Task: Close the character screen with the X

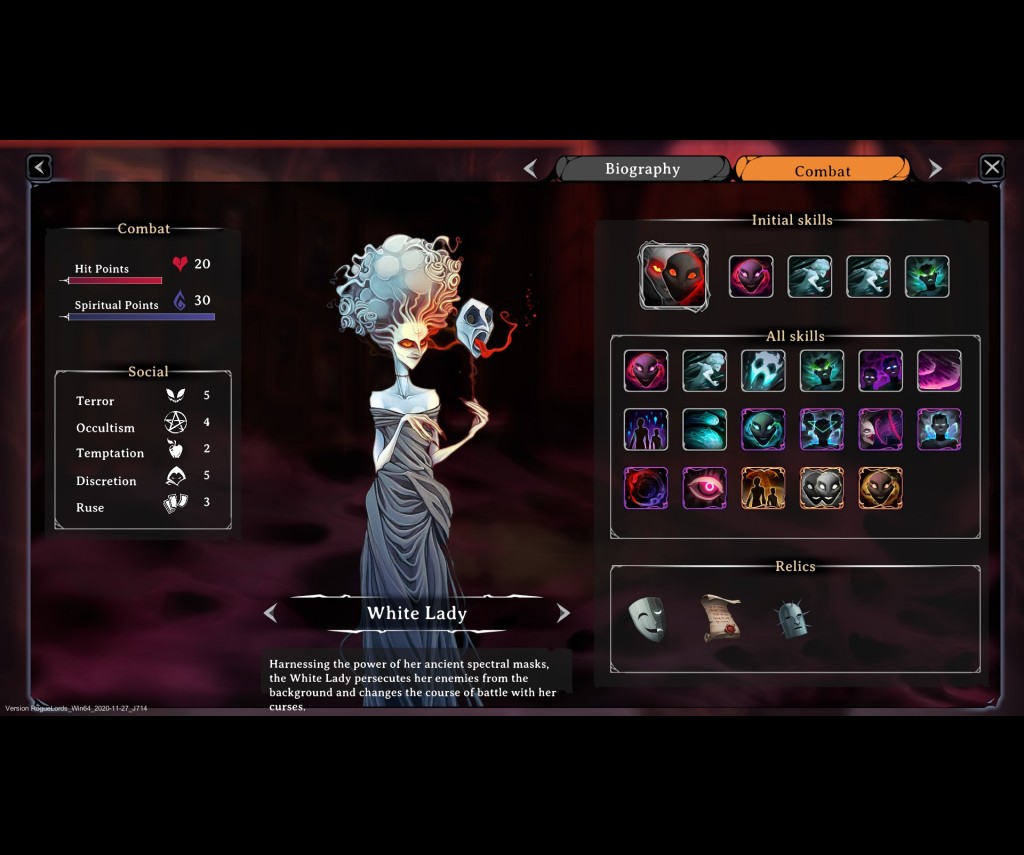Action: coord(991,167)
